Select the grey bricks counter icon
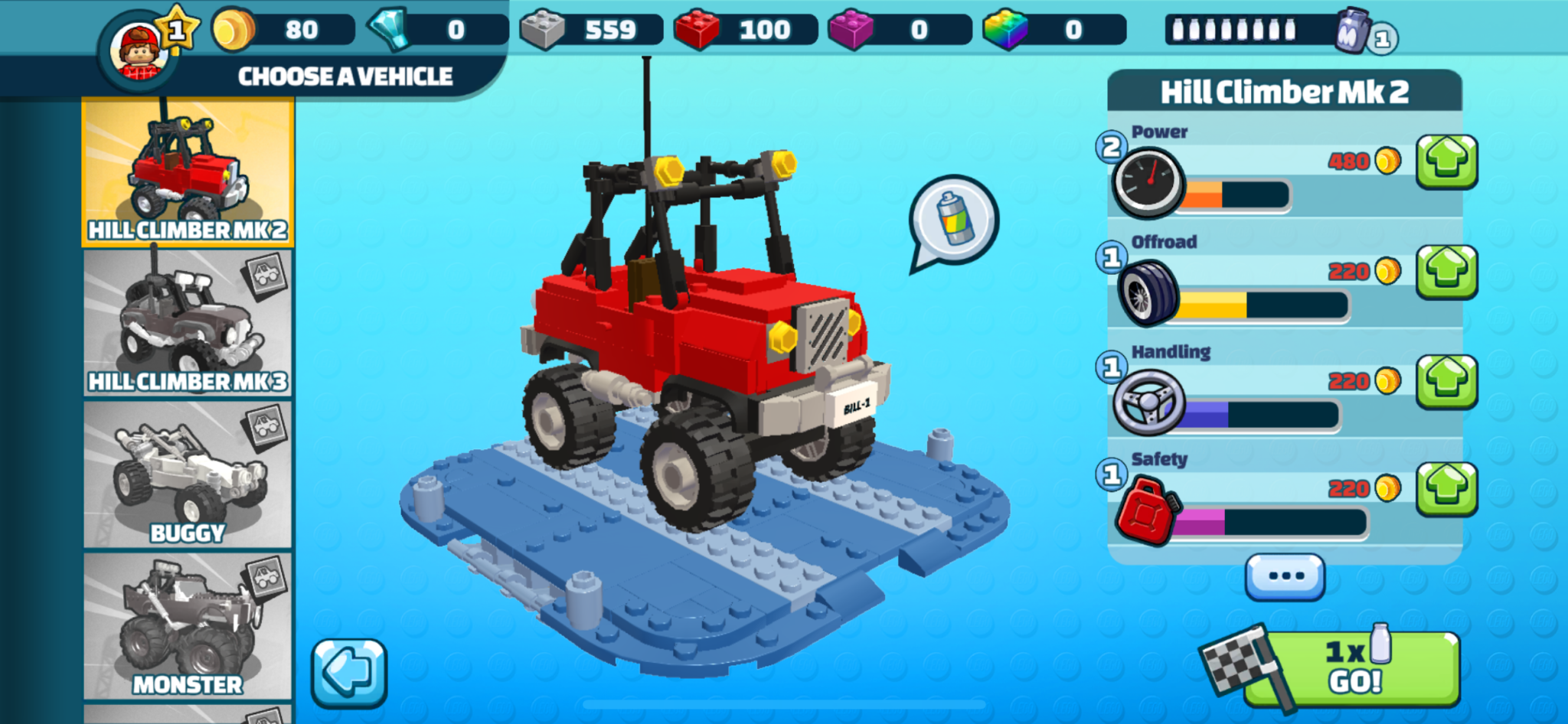 pos(544,29)
